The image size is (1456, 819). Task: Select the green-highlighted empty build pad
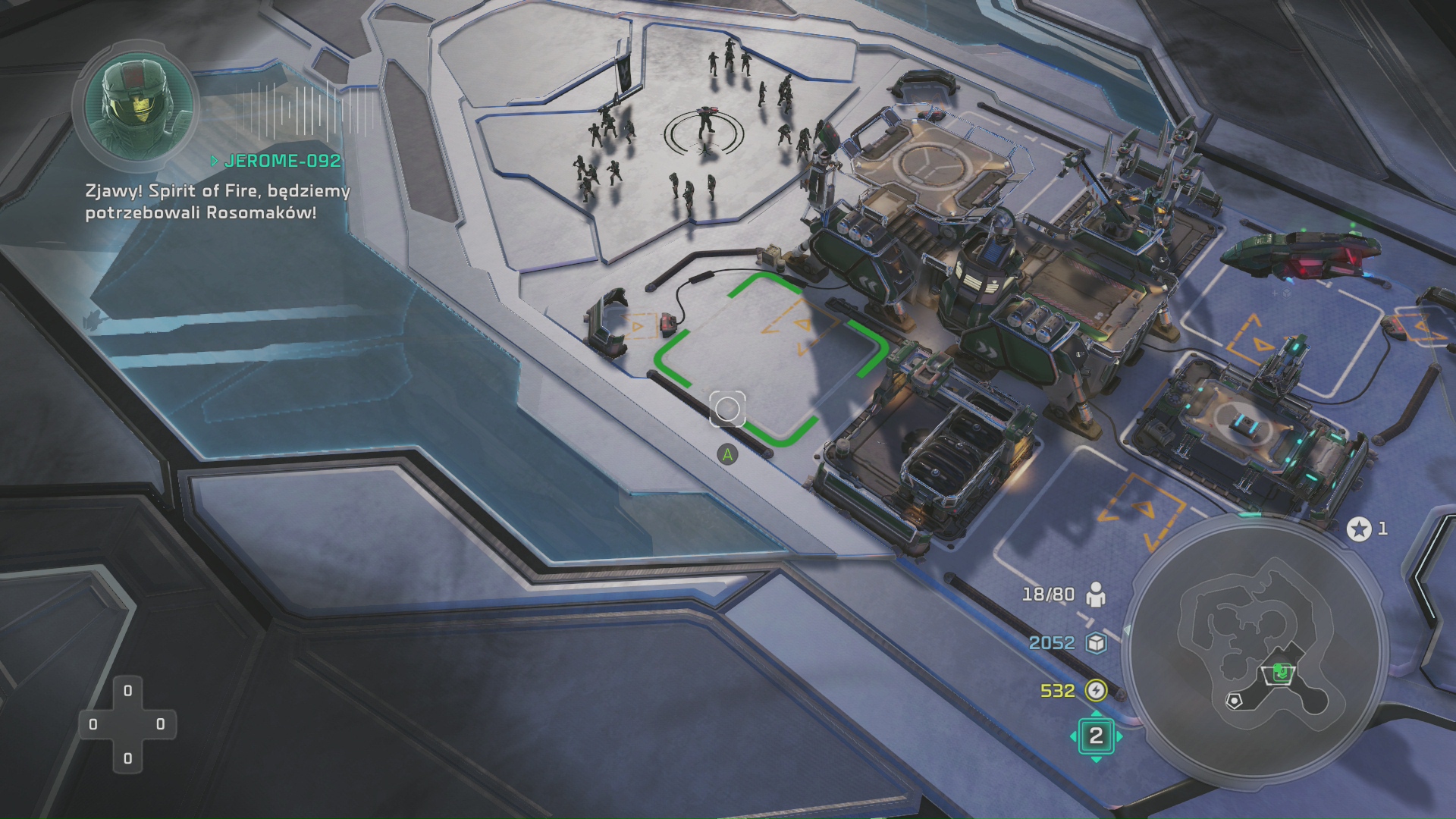pos(770,358)
